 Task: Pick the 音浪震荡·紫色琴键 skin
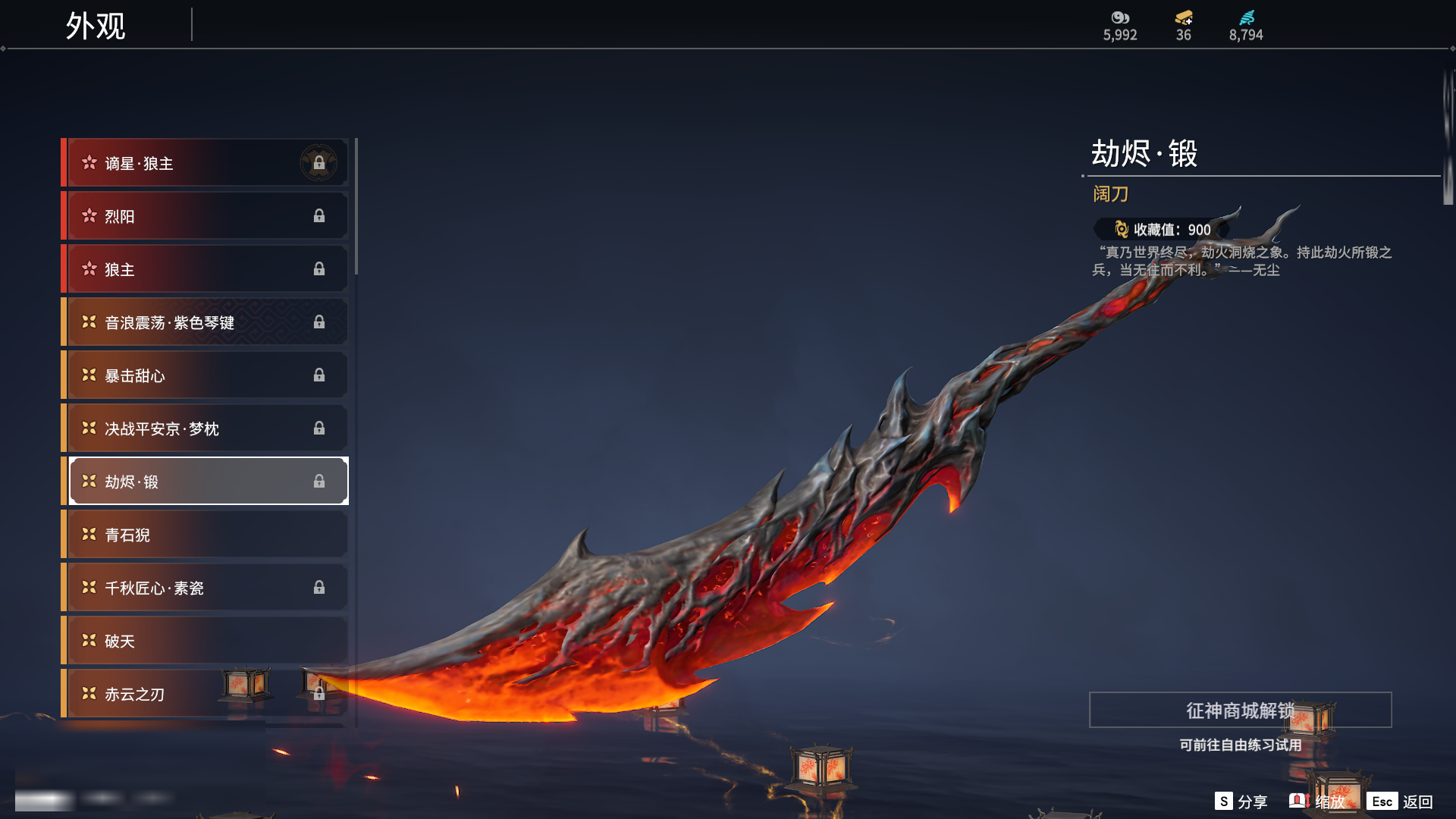[x=205, y=322]
